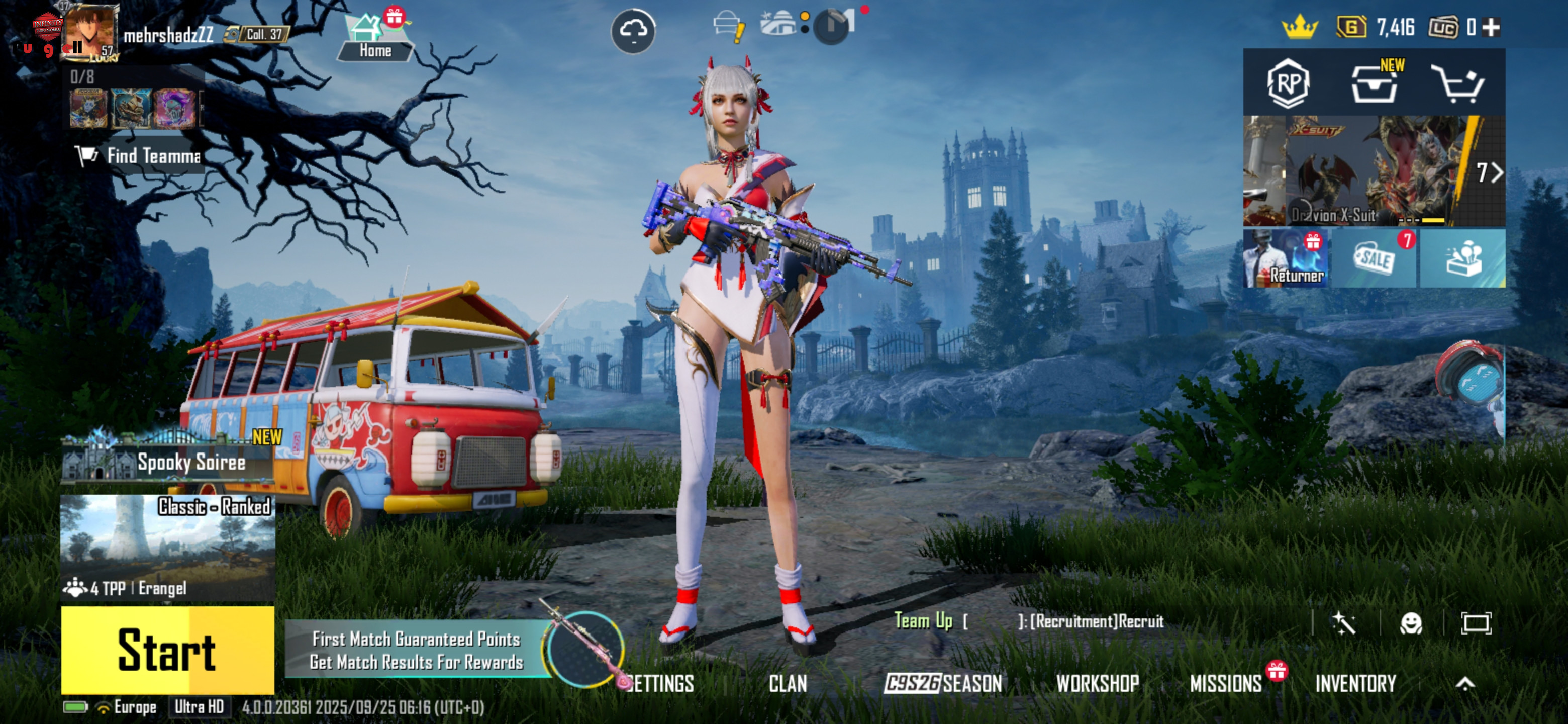Go to the Home icon
This screenshot has height=724, width=1568.
374,38
